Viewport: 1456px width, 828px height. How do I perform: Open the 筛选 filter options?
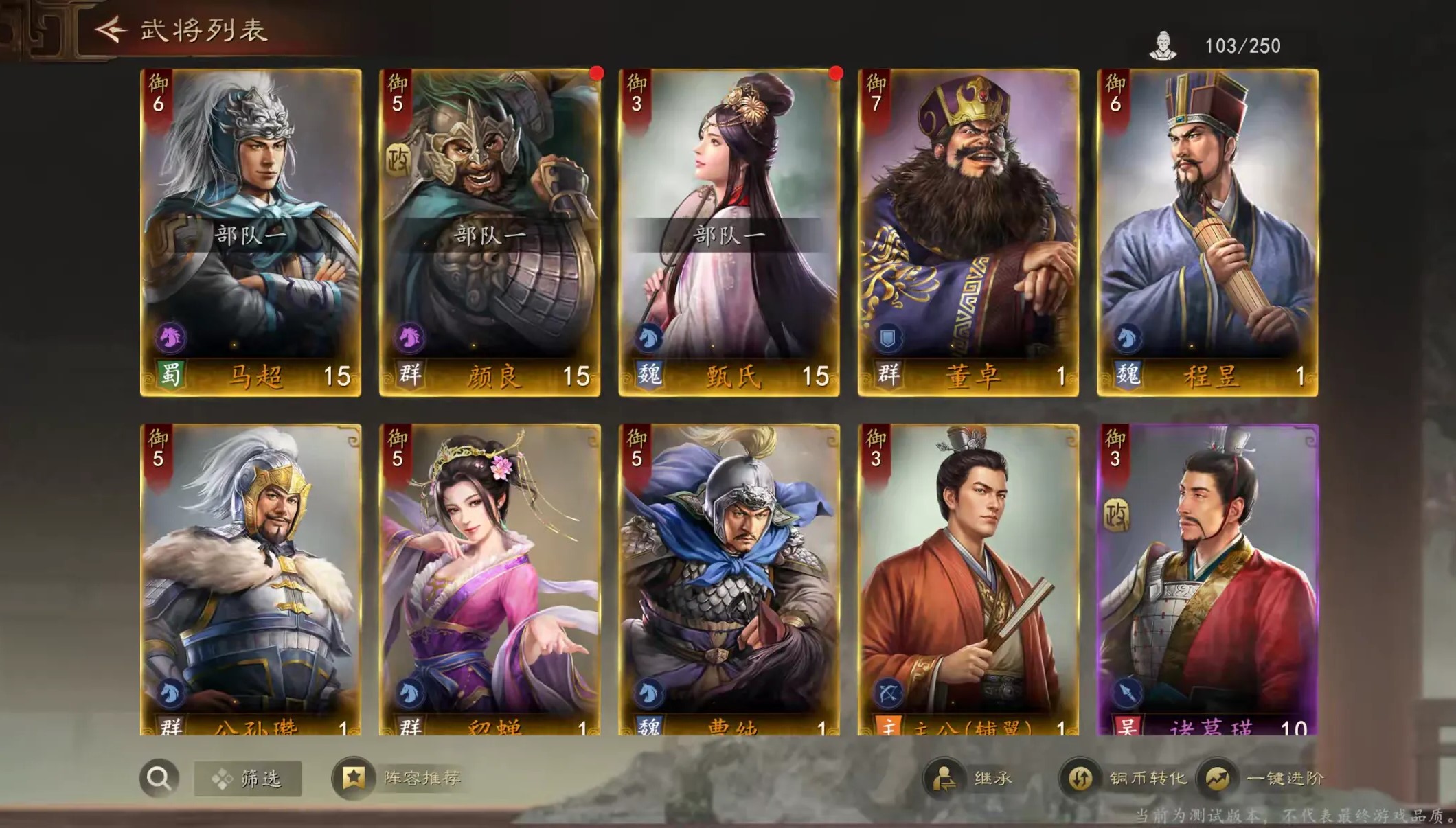click(x=248, y=779)
